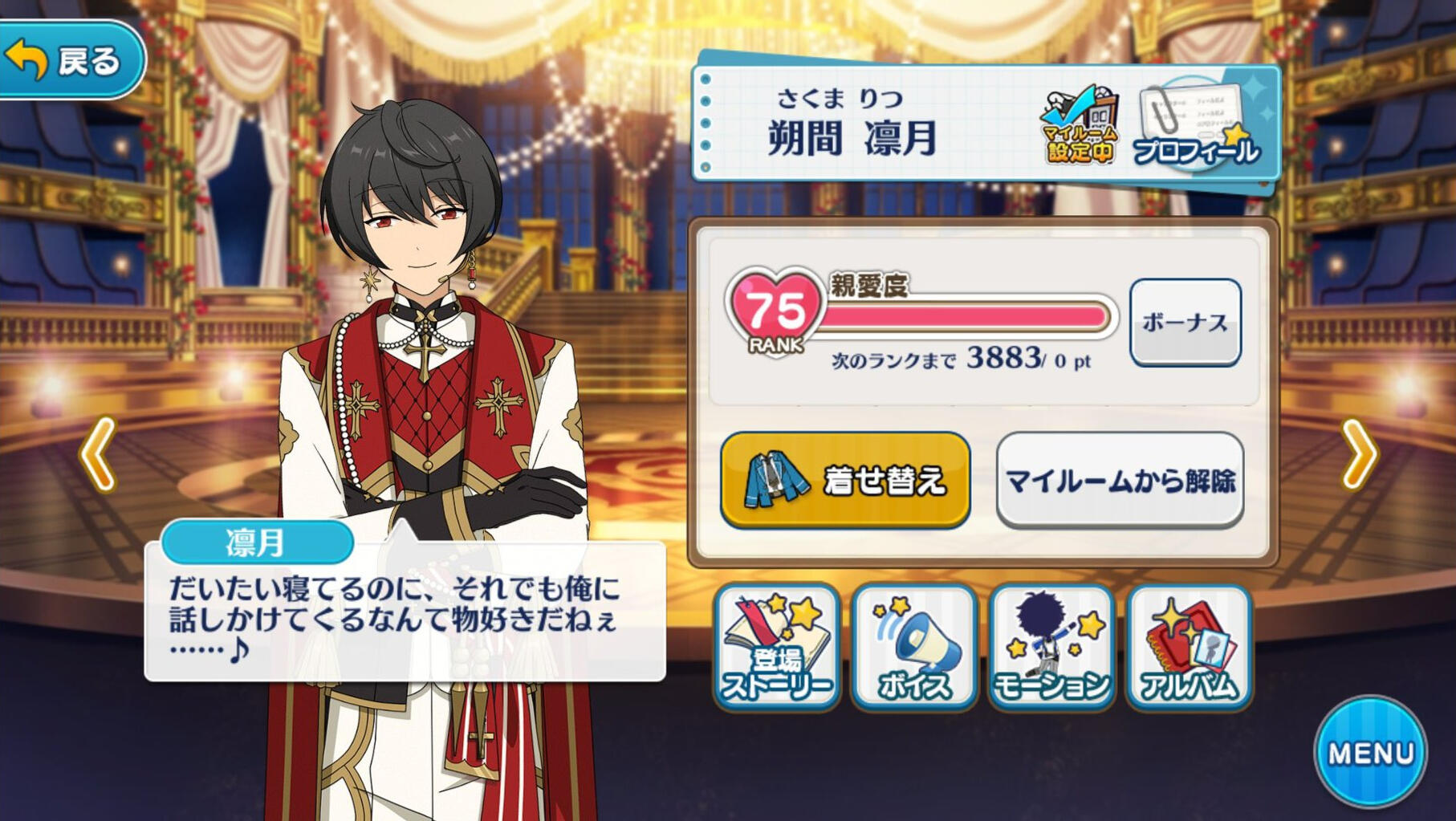Tap the マイルーム設定中 icon

tap(1080, 124)
